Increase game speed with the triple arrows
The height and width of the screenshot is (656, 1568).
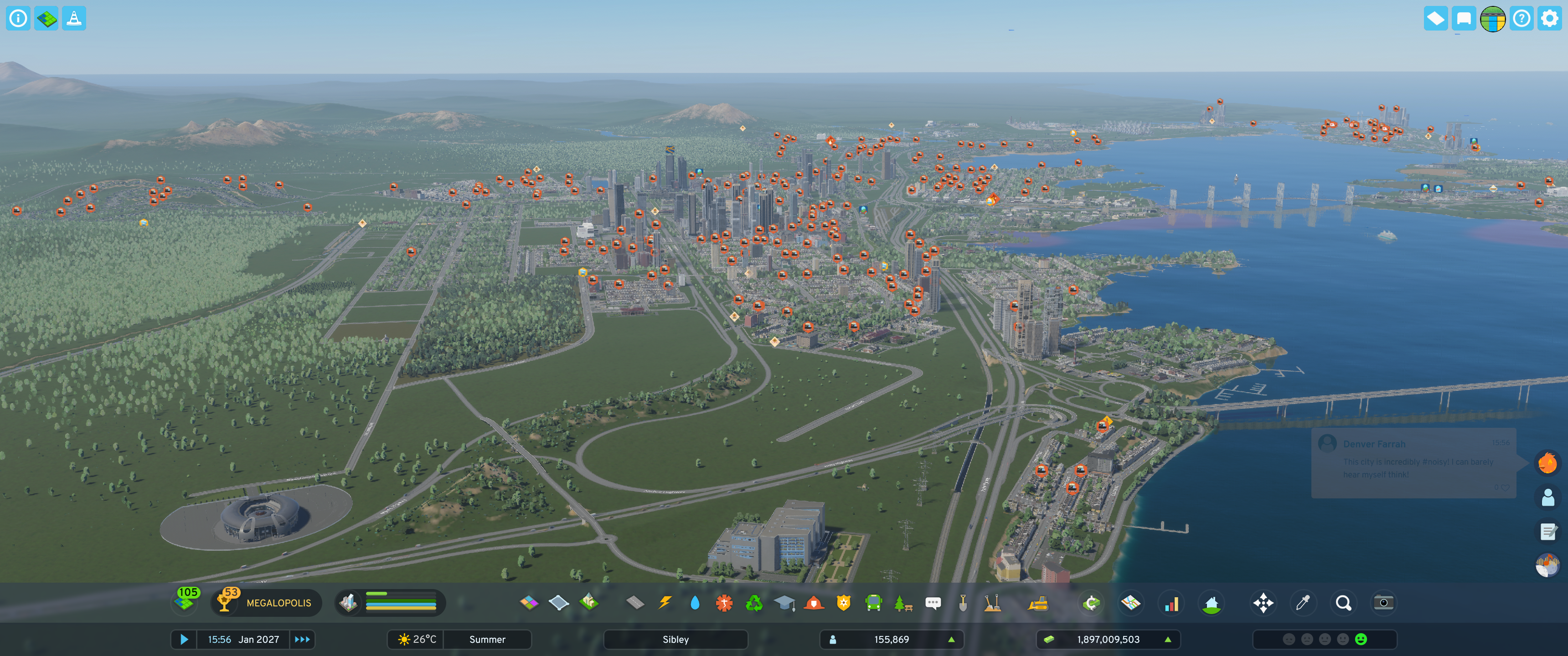(x=302, y=639)
